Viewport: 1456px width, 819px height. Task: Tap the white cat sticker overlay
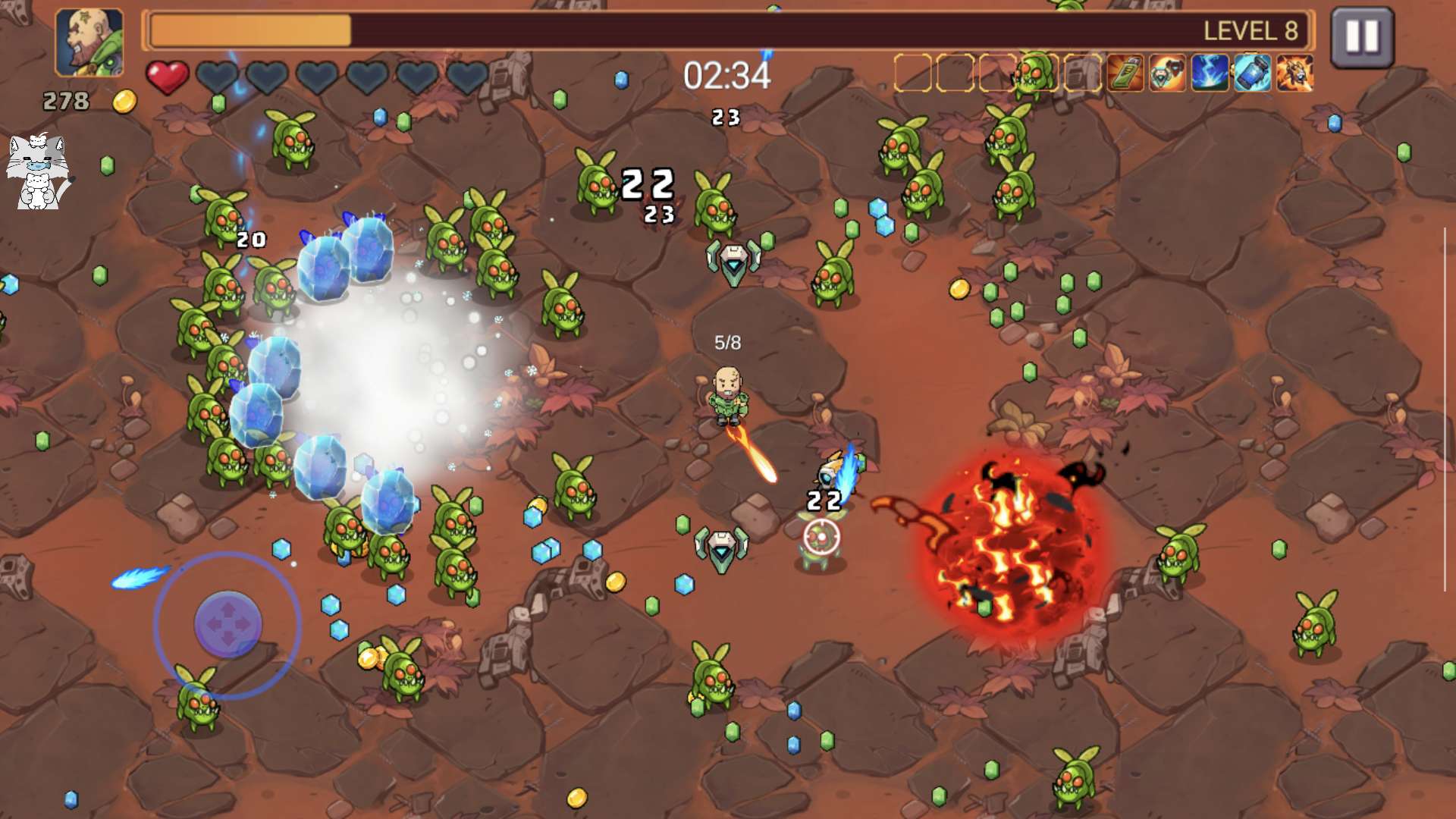pos(37,171)
